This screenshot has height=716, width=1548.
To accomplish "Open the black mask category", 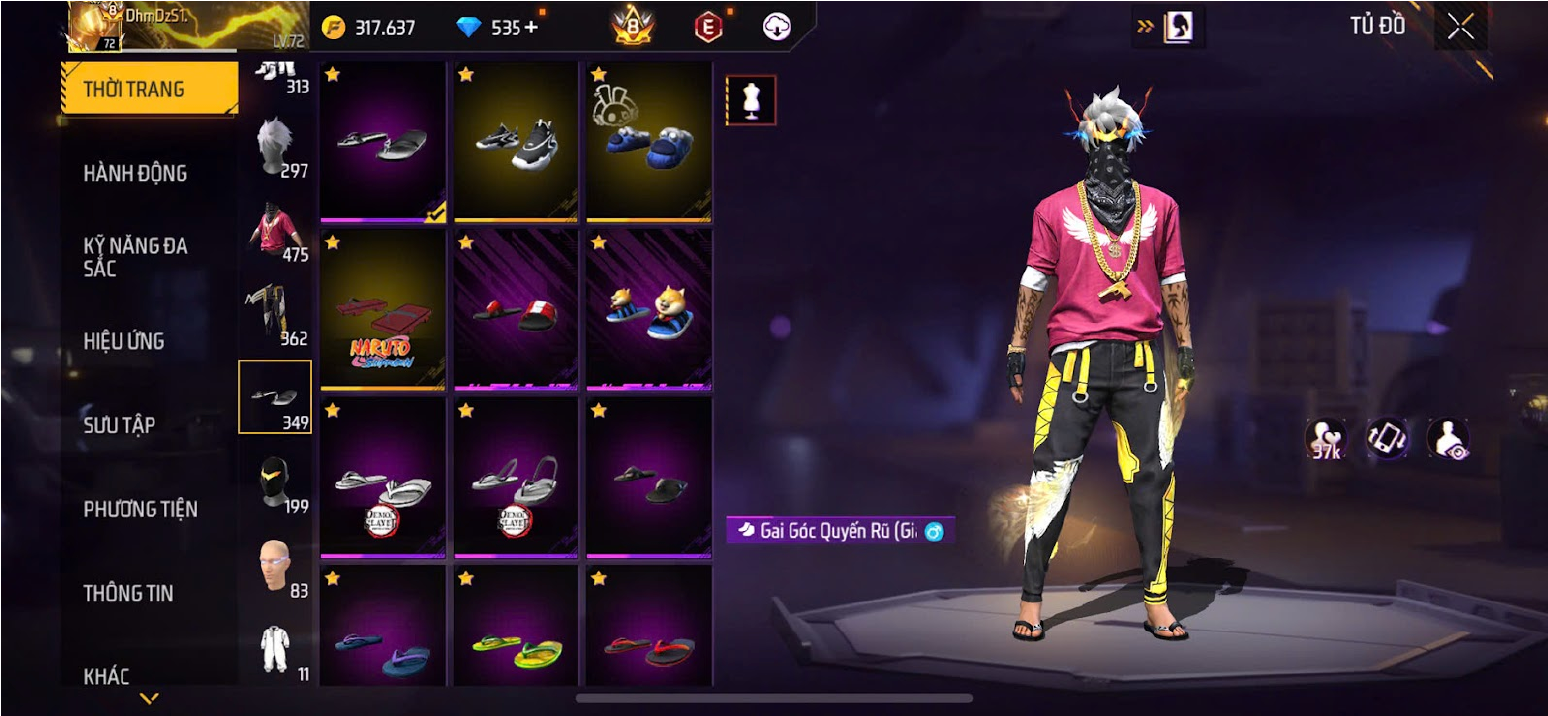I will coord(275,483).
